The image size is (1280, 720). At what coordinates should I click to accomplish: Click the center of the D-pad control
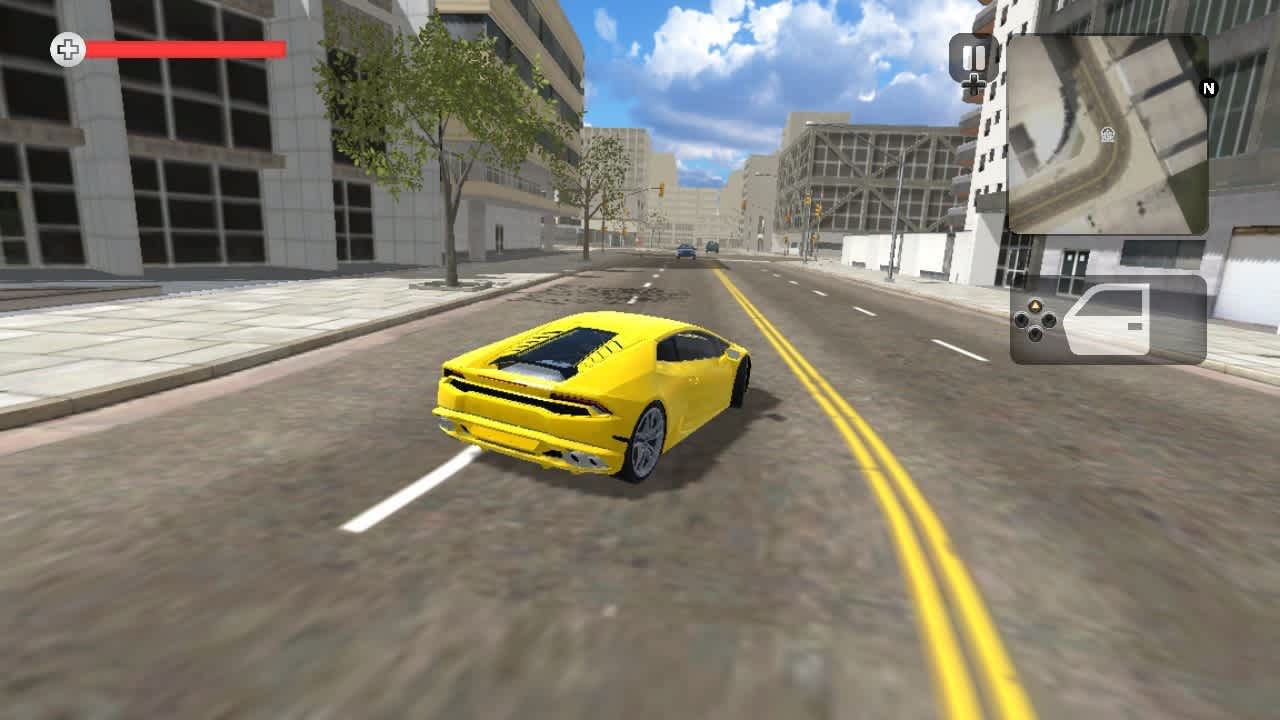1036,320
